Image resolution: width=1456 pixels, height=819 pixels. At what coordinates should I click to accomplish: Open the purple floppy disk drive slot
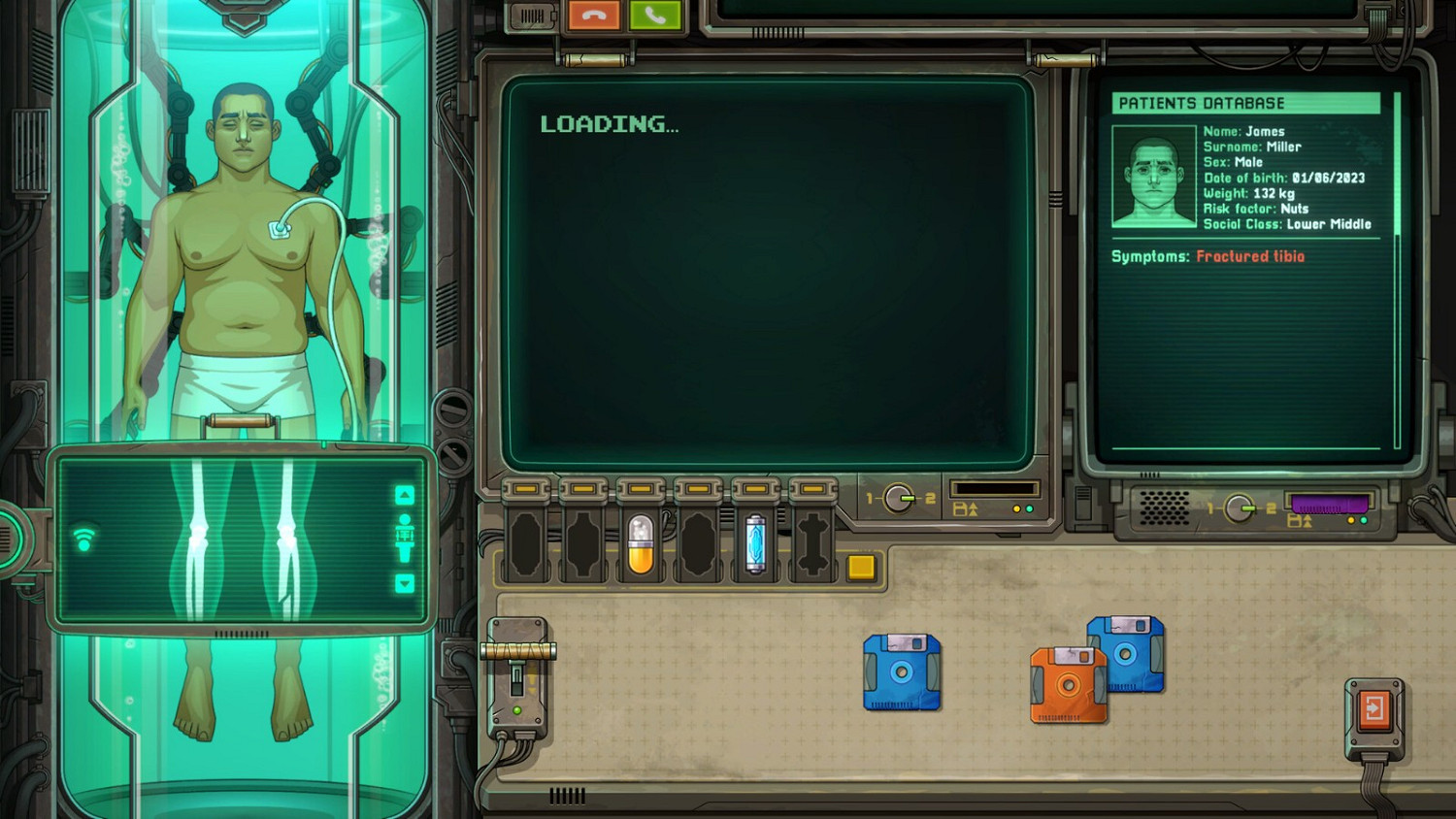(1329, 501)
